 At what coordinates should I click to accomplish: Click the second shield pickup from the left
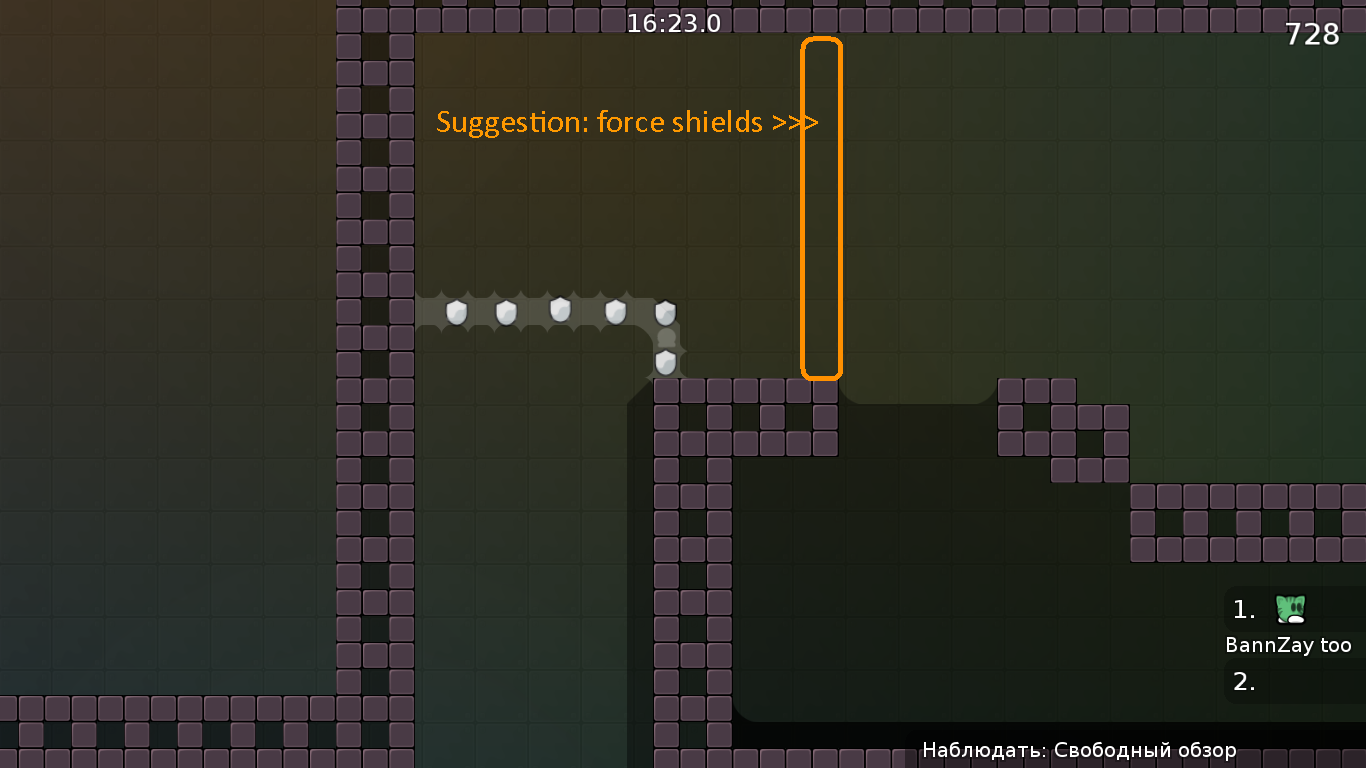tap(505, 311)
